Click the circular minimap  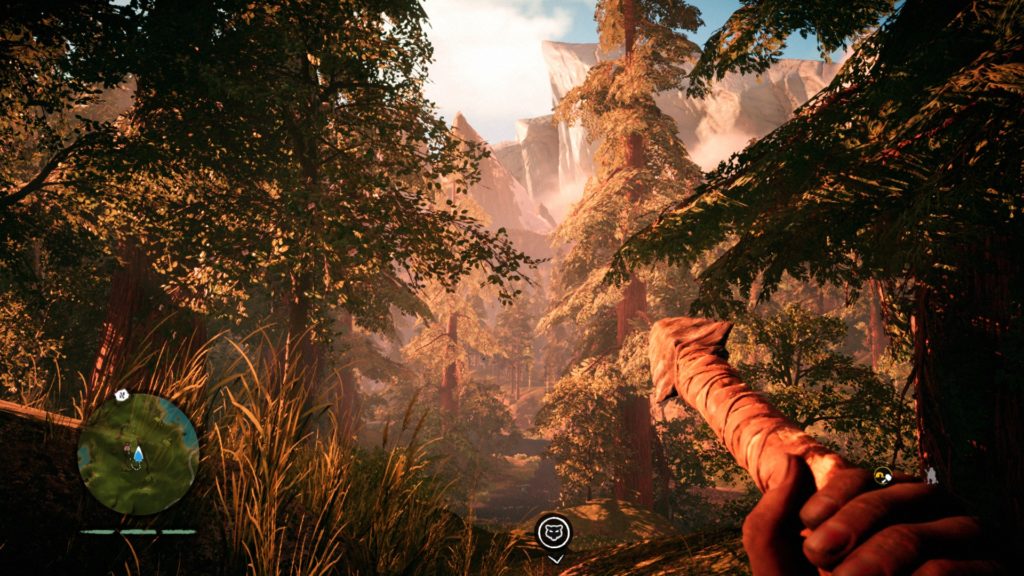[138, 453]
